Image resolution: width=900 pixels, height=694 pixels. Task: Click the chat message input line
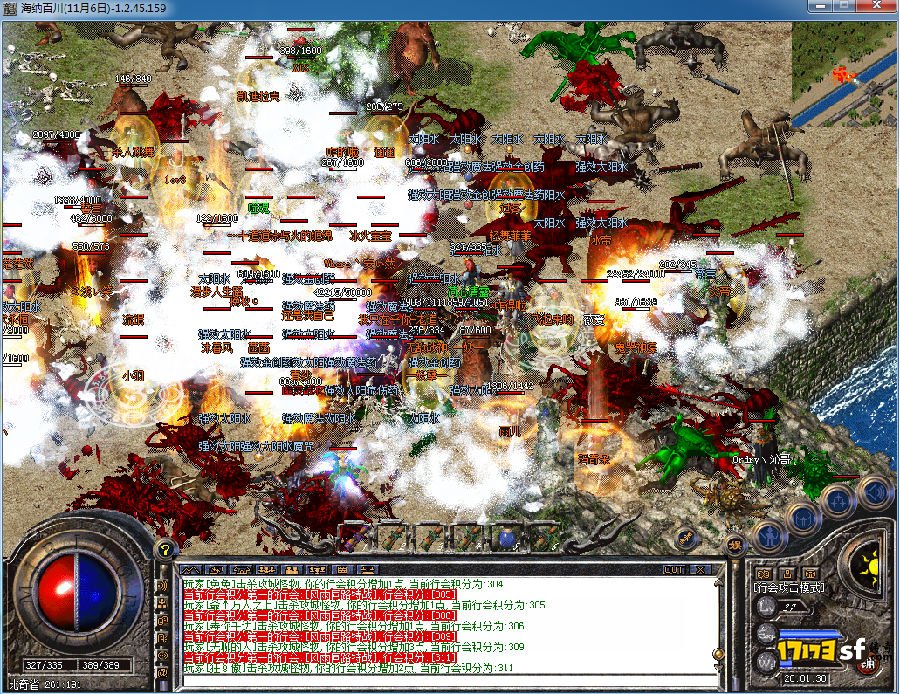pos(440,682)
